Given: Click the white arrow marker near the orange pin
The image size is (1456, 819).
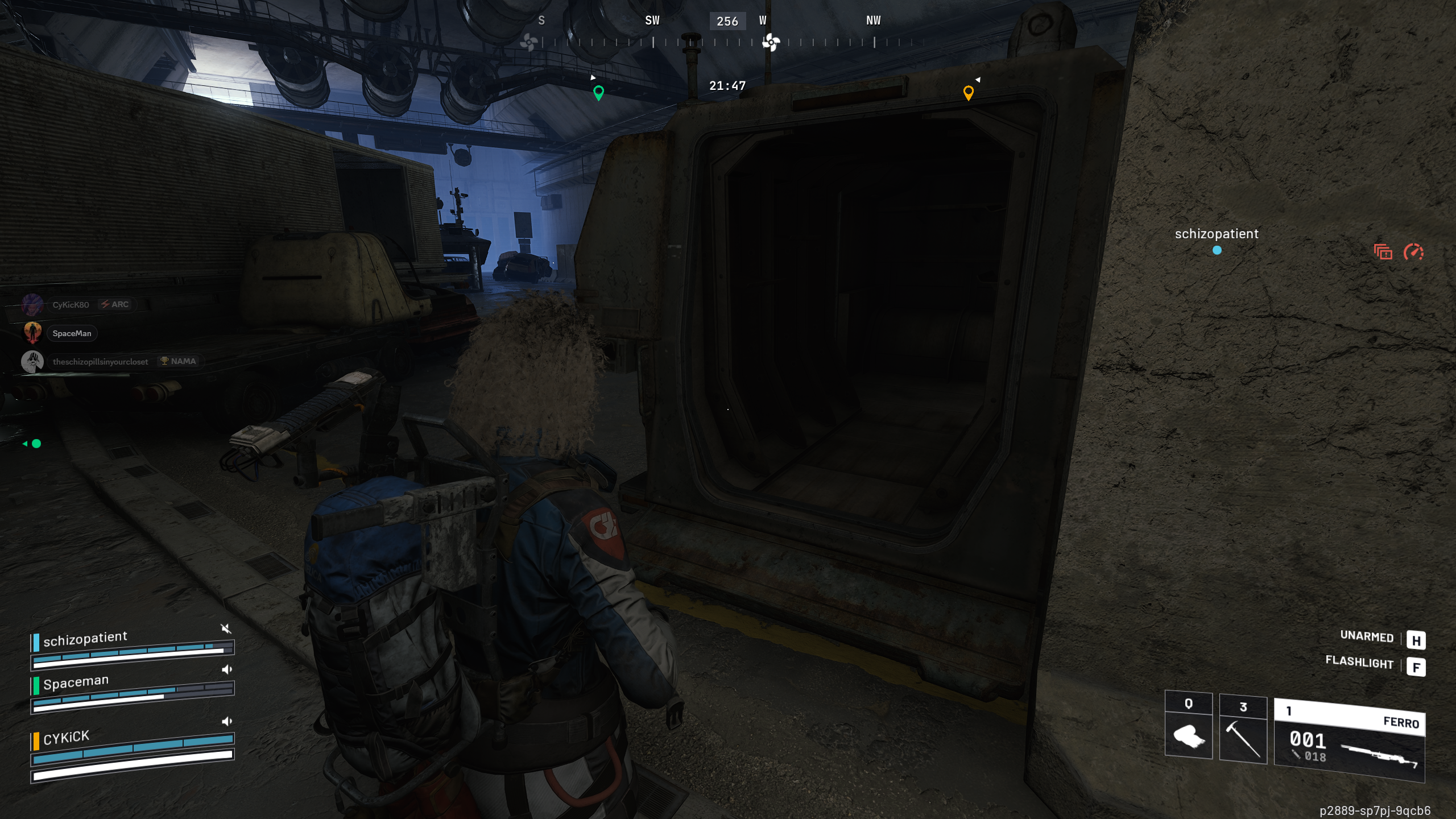Looking at the screenshot, I should click(x=978, y=79).
